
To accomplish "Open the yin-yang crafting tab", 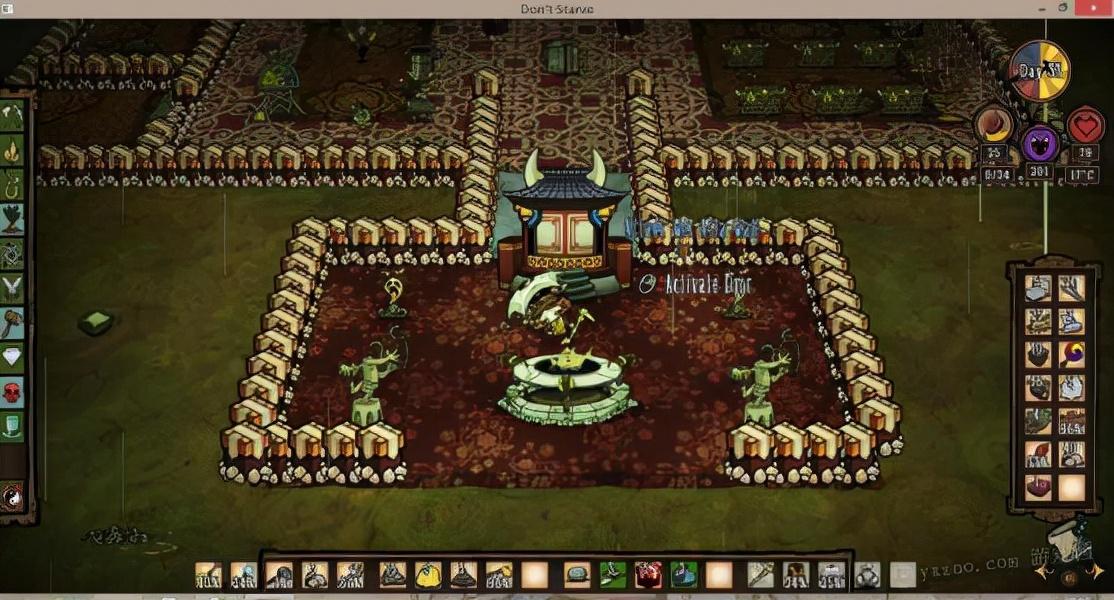I will click(x=13, y=497).
